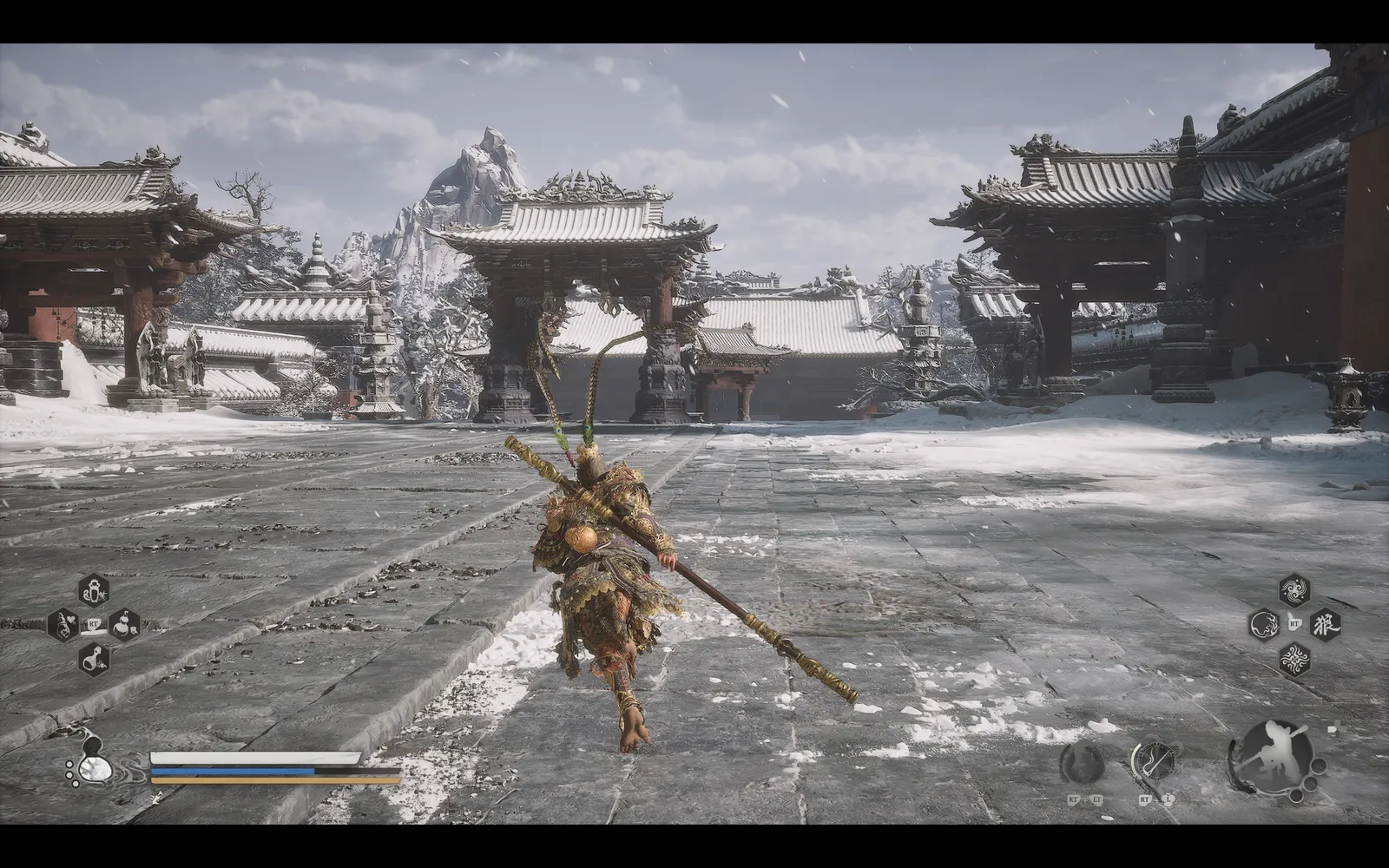Trigger the transformation spell with Chinese character

[x=1325, y=624]
